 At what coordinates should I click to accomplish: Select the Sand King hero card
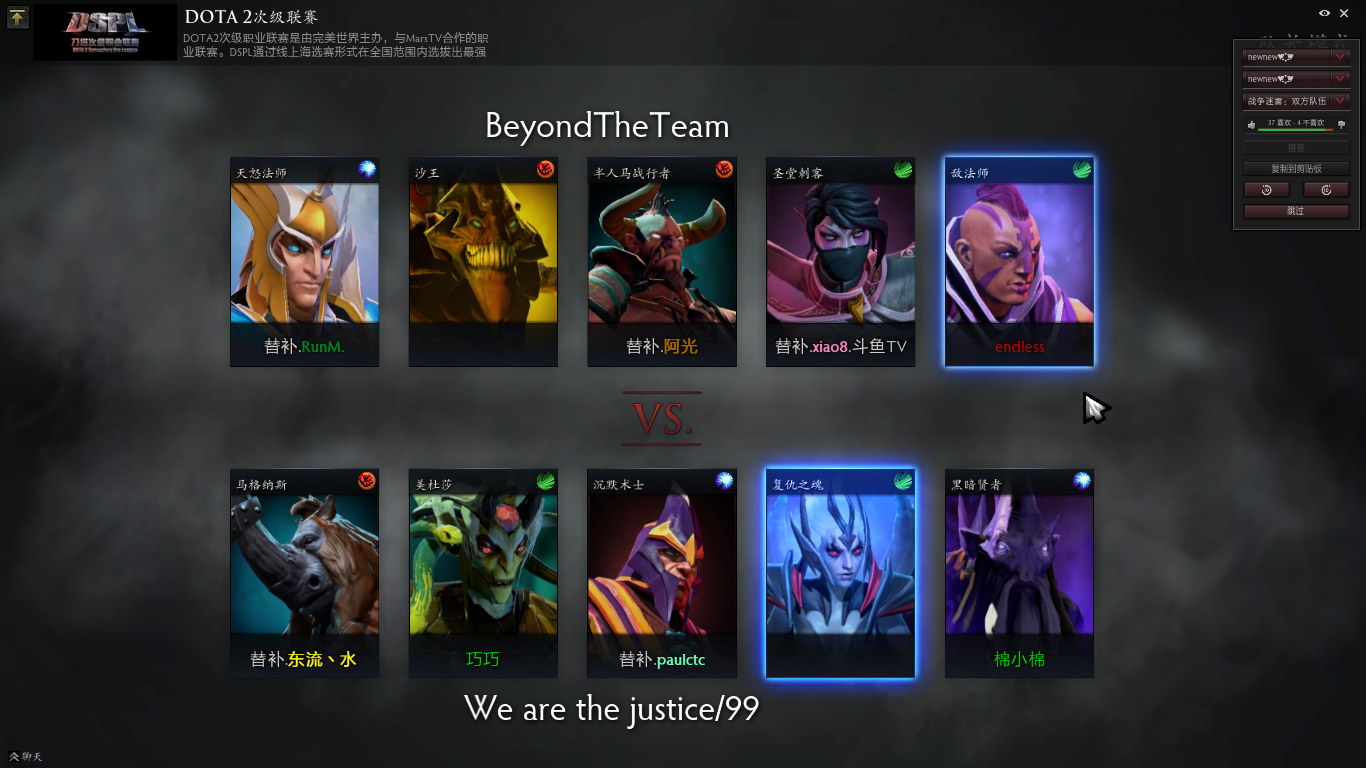(483, 262)
